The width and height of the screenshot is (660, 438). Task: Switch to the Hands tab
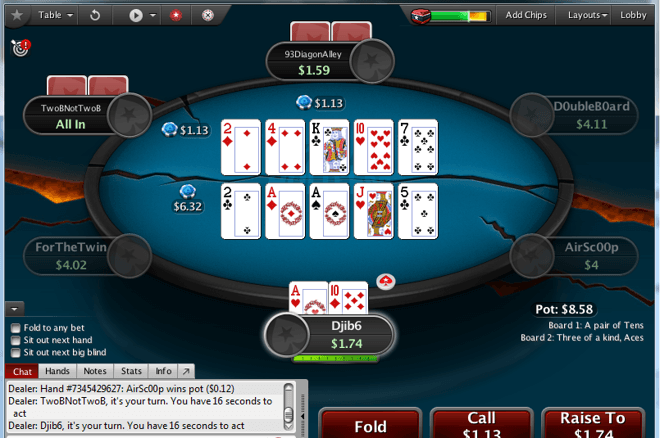coord(57,371)
